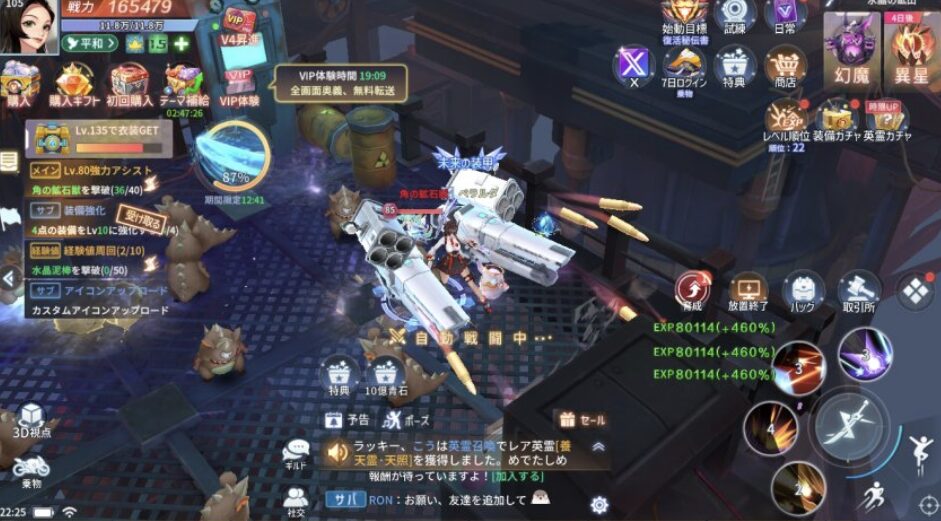Switch to 3D視点 camera view
941x521 pixels.
(32, 420)
